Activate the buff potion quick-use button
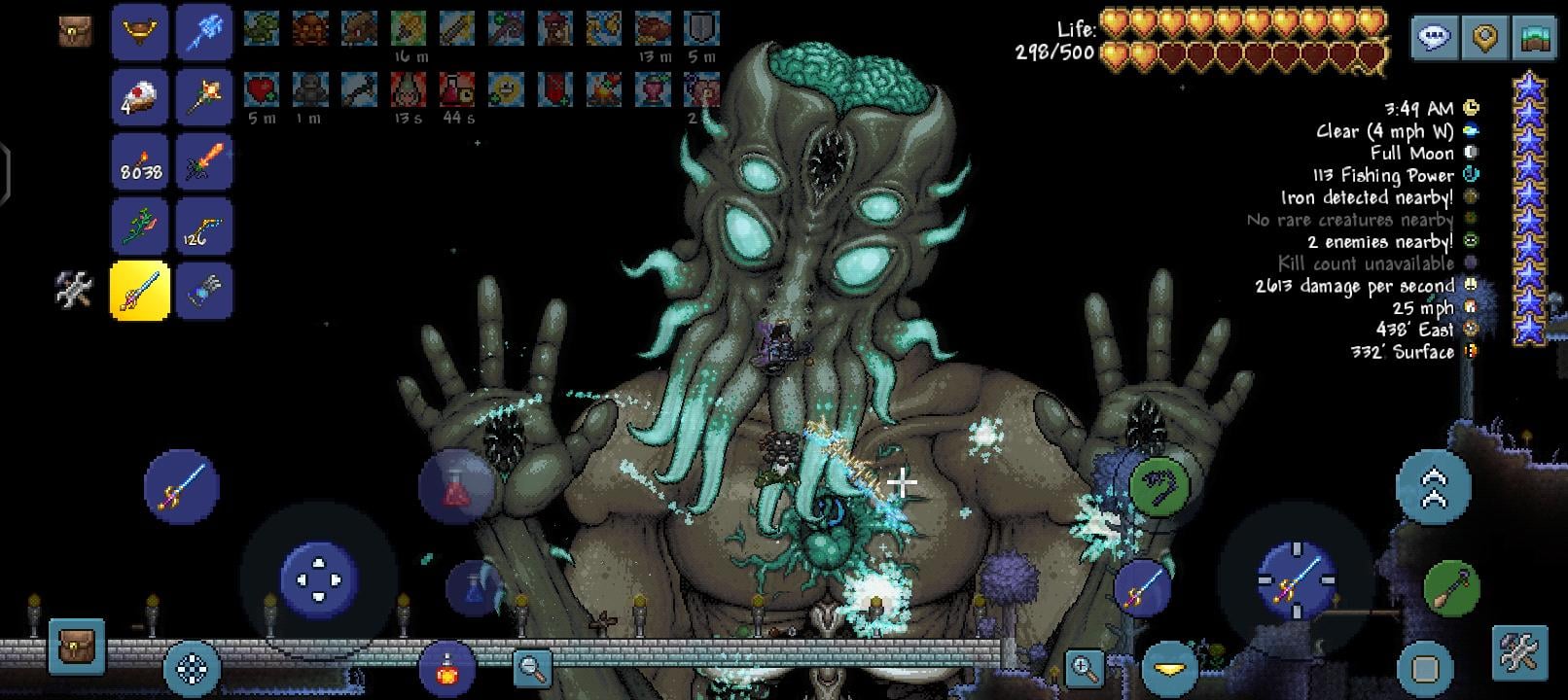Image resolution: width=1568 pixels, height=700 pixels. (x=446, y=668)
